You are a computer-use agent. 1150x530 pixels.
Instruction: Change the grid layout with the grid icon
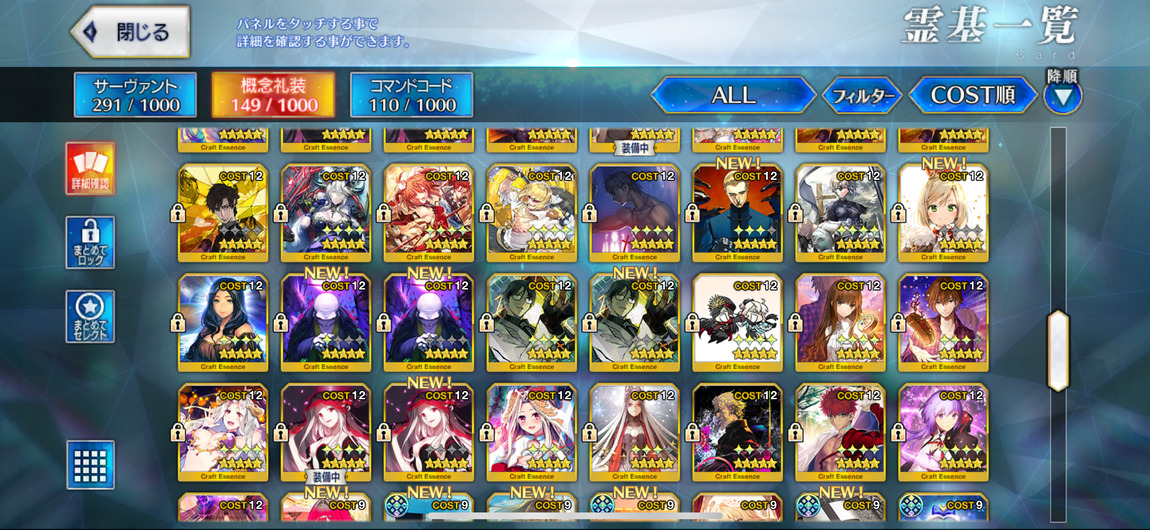[90, 464]
